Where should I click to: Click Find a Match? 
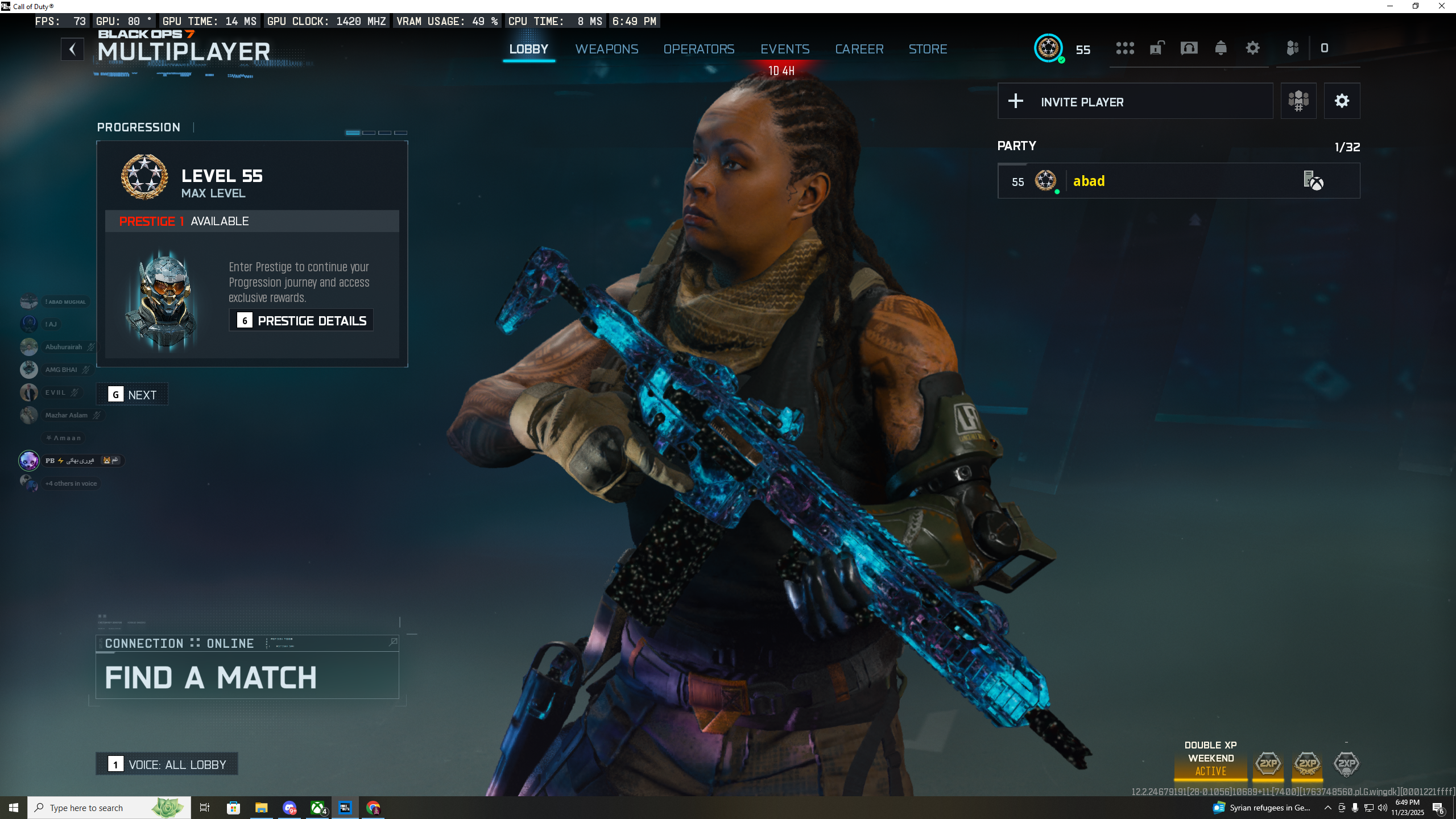[247, 676]
